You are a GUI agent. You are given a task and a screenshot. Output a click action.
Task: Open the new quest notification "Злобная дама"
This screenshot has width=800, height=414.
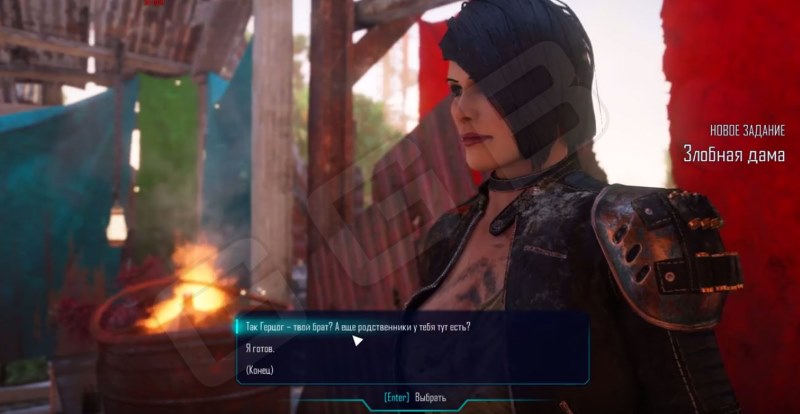coord(733,154)
